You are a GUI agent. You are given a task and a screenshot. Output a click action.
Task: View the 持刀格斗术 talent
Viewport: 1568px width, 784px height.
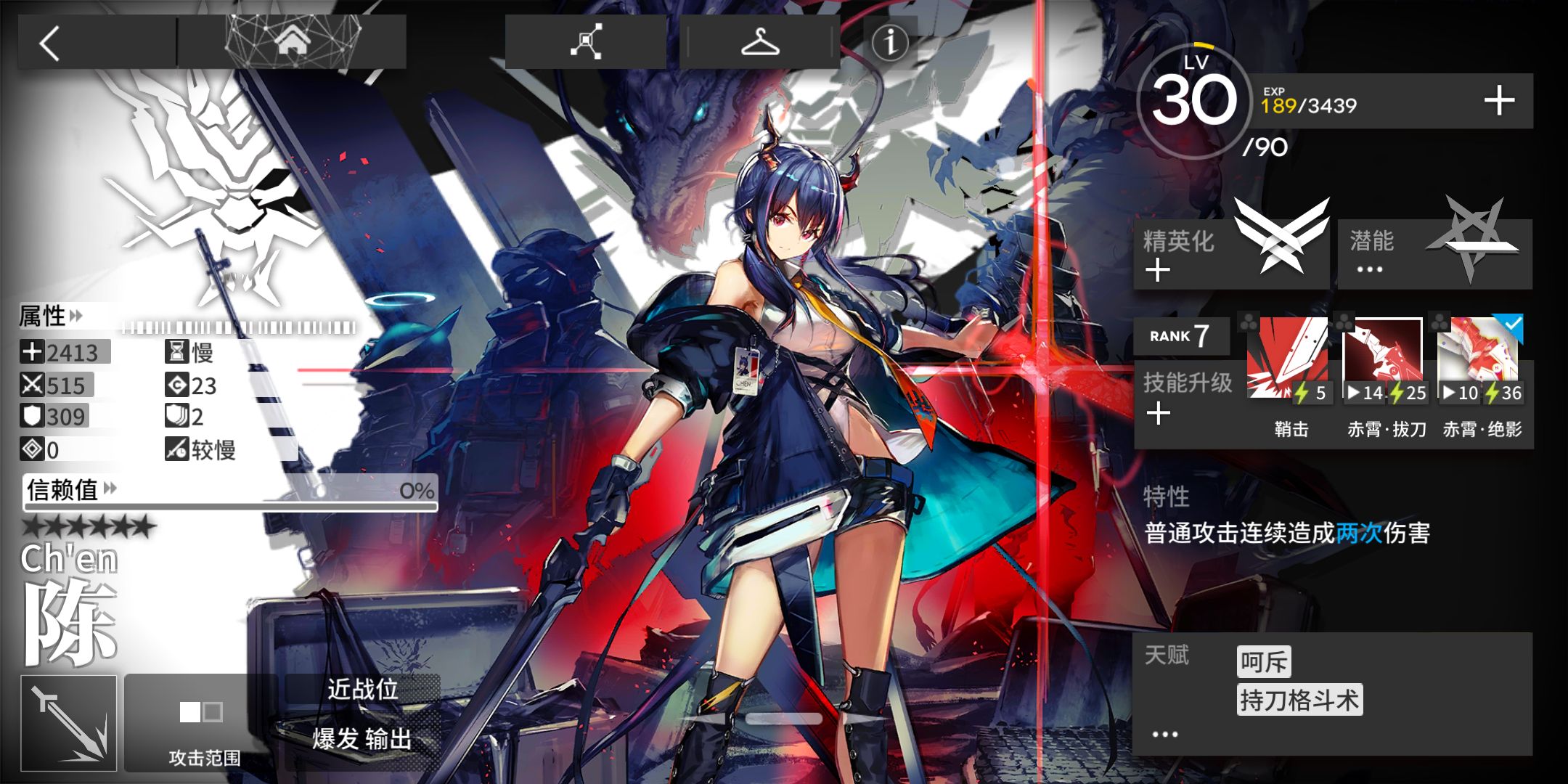point(1299,701)
